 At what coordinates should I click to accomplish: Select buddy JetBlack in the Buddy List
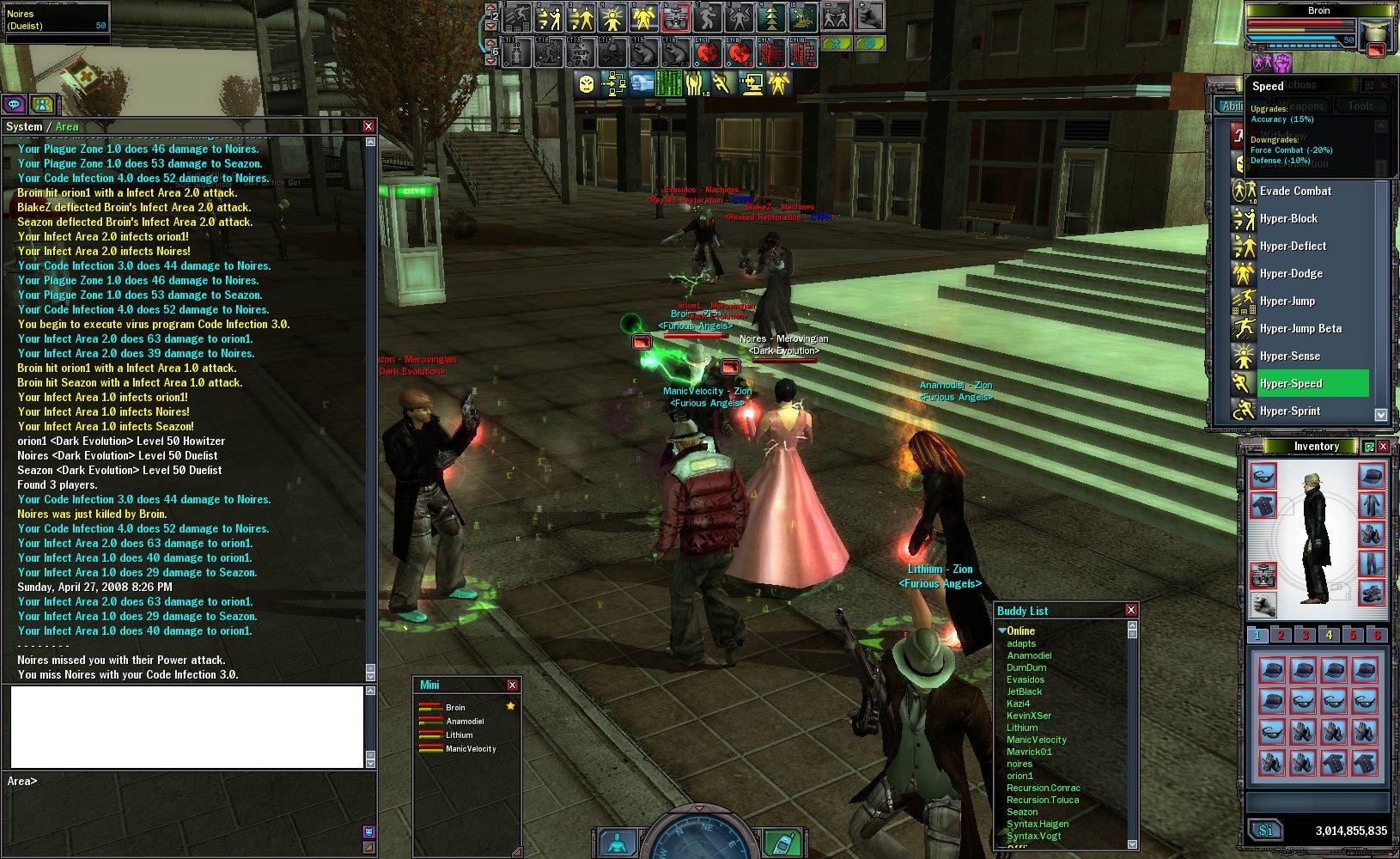pos(1024,691)
